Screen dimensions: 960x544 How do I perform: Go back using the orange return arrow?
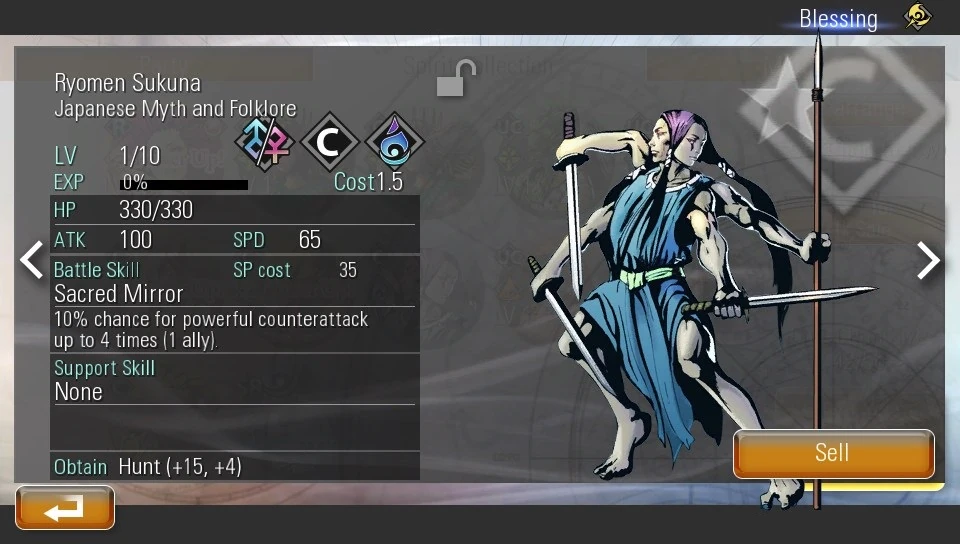pyautogui.click(x=65, y=508)
